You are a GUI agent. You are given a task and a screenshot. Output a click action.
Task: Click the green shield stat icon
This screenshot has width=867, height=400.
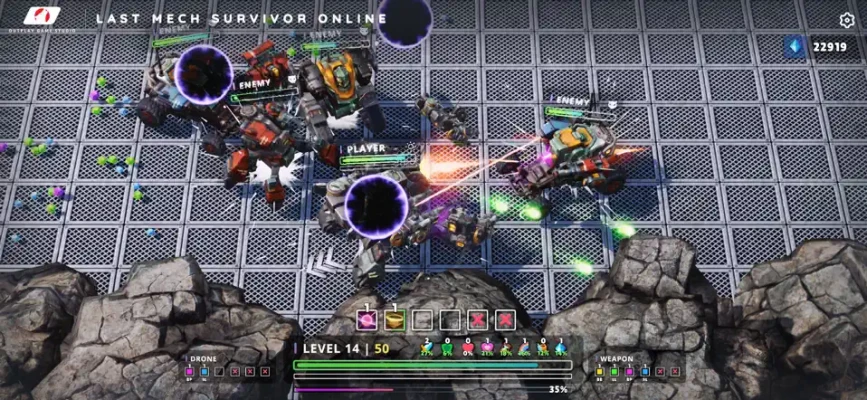point(447,347)
